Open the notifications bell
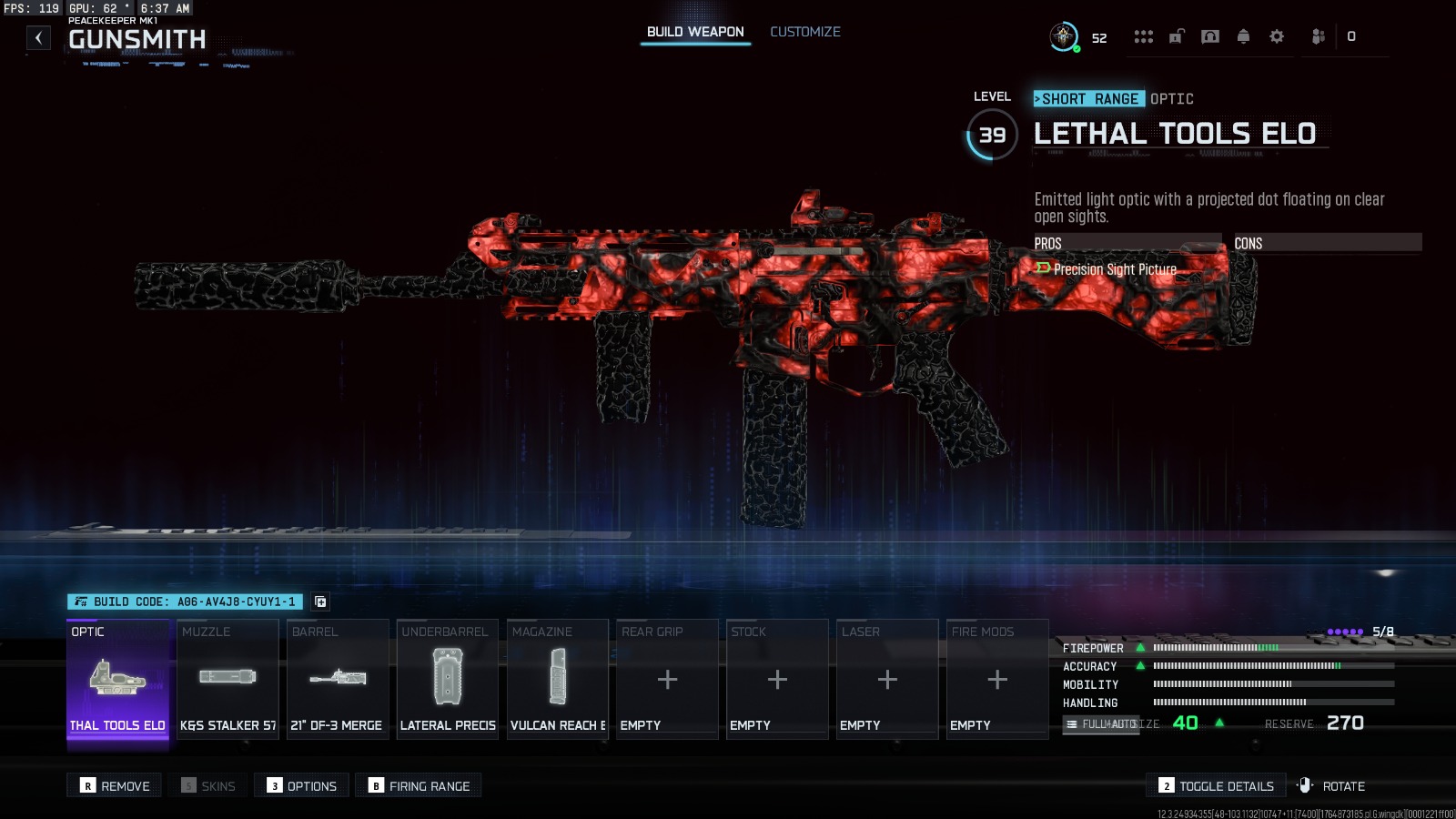Screen dimensions: 1456x819 pyautogui.click(x=1243, y=36)
